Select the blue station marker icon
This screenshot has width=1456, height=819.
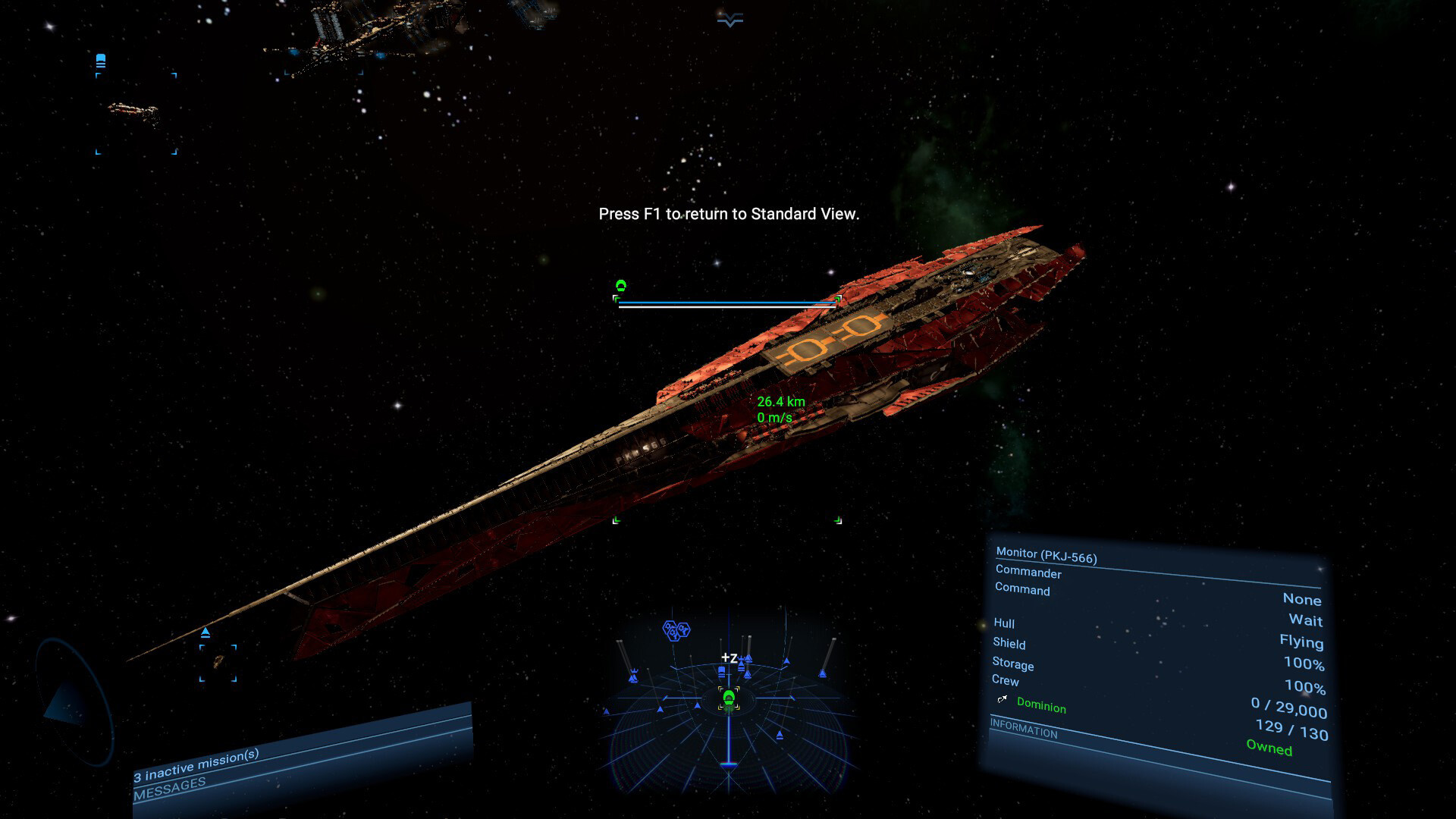(101, 61)
